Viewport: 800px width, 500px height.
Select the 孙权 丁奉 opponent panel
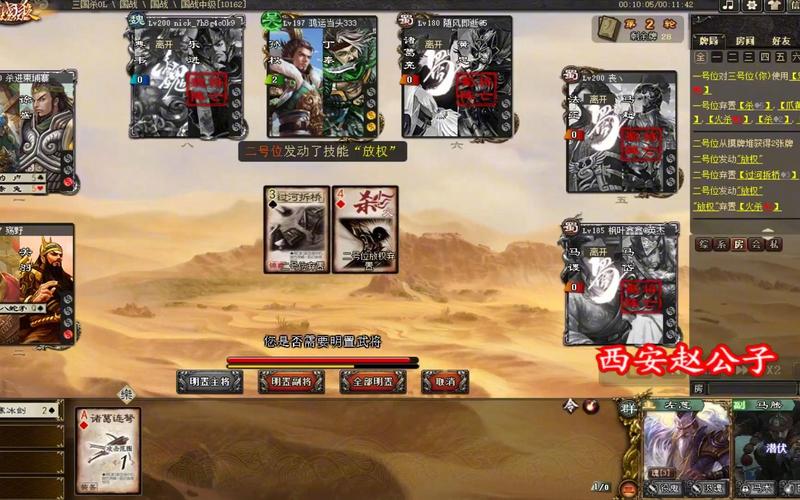tap(320, 77)
